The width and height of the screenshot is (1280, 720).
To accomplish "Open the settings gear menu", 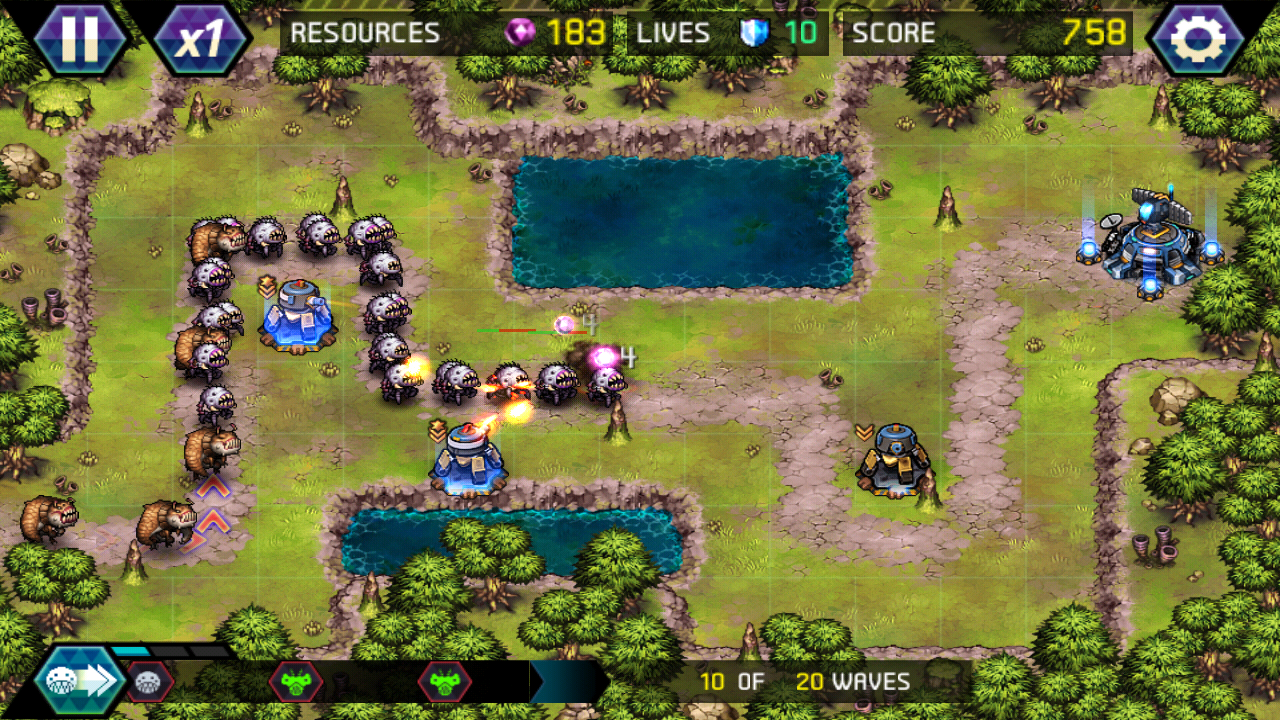I will pyautogui.click(x=1199, y=33).
